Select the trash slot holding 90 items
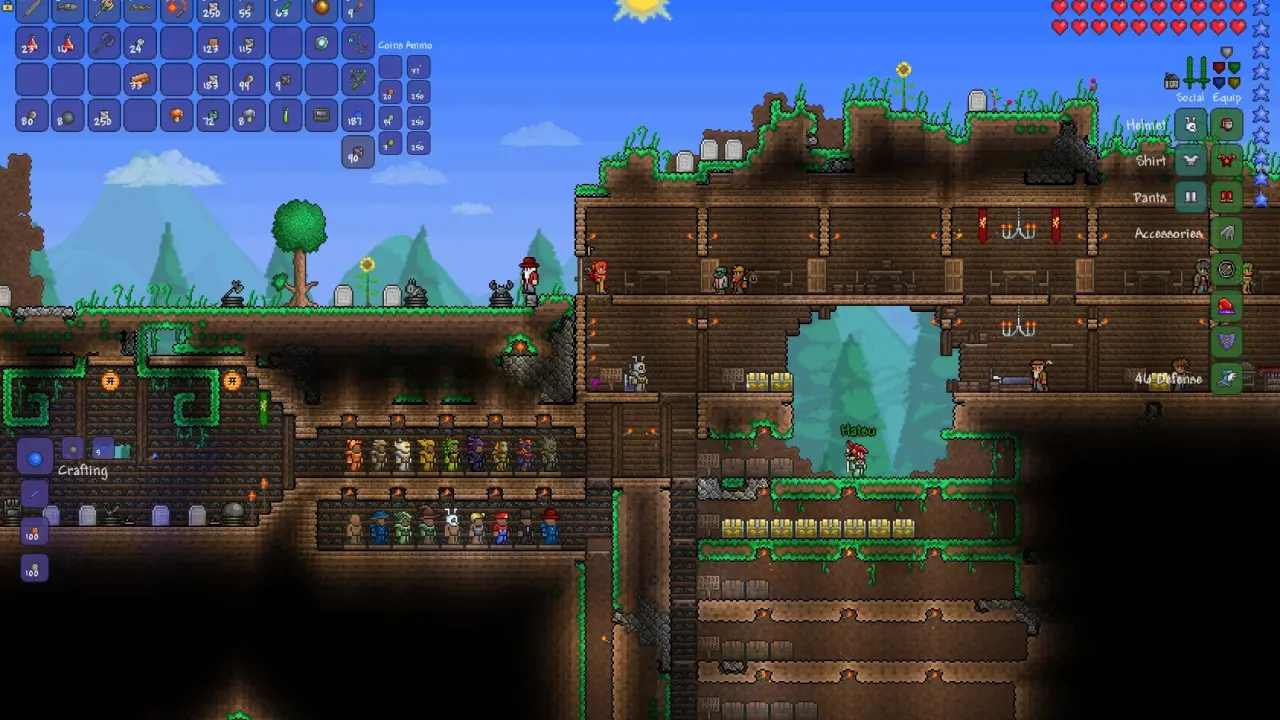 tap(357, 152)
